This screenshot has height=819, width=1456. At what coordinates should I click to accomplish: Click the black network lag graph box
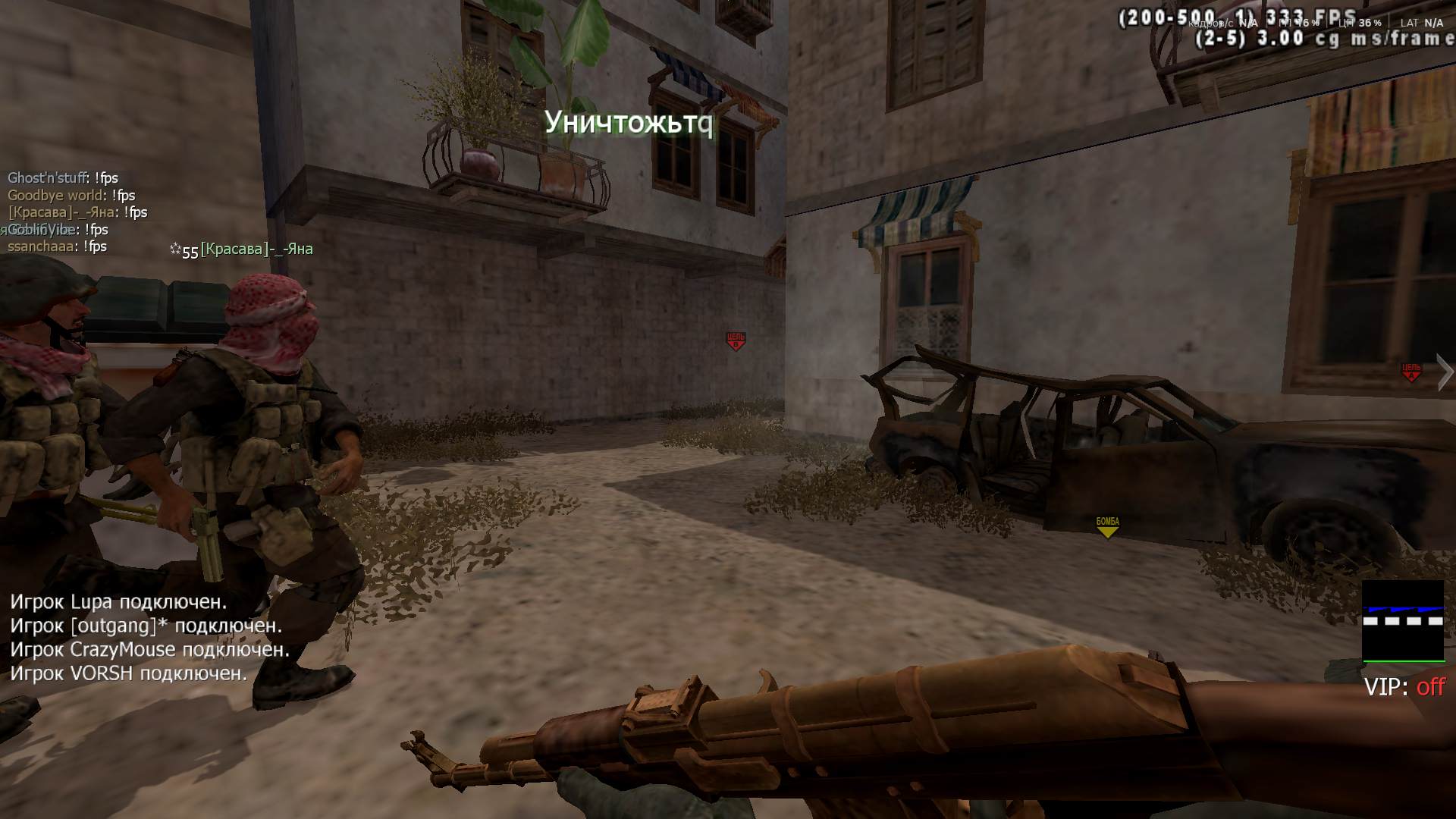coord(1403,621)
